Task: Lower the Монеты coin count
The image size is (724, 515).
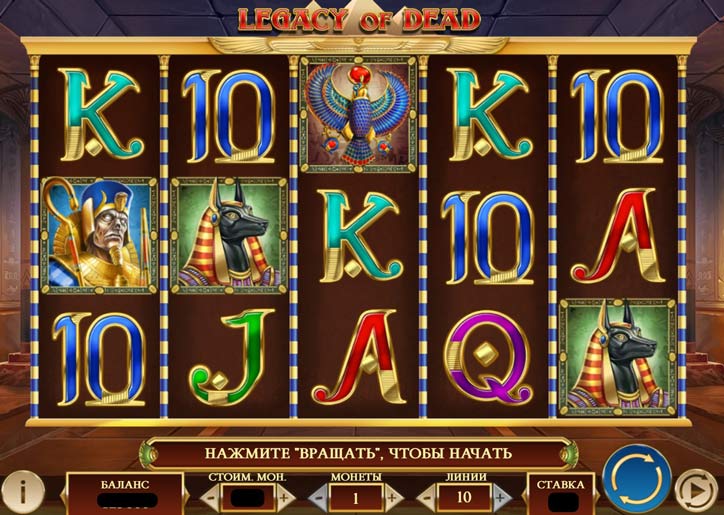Action: [320, 496]
